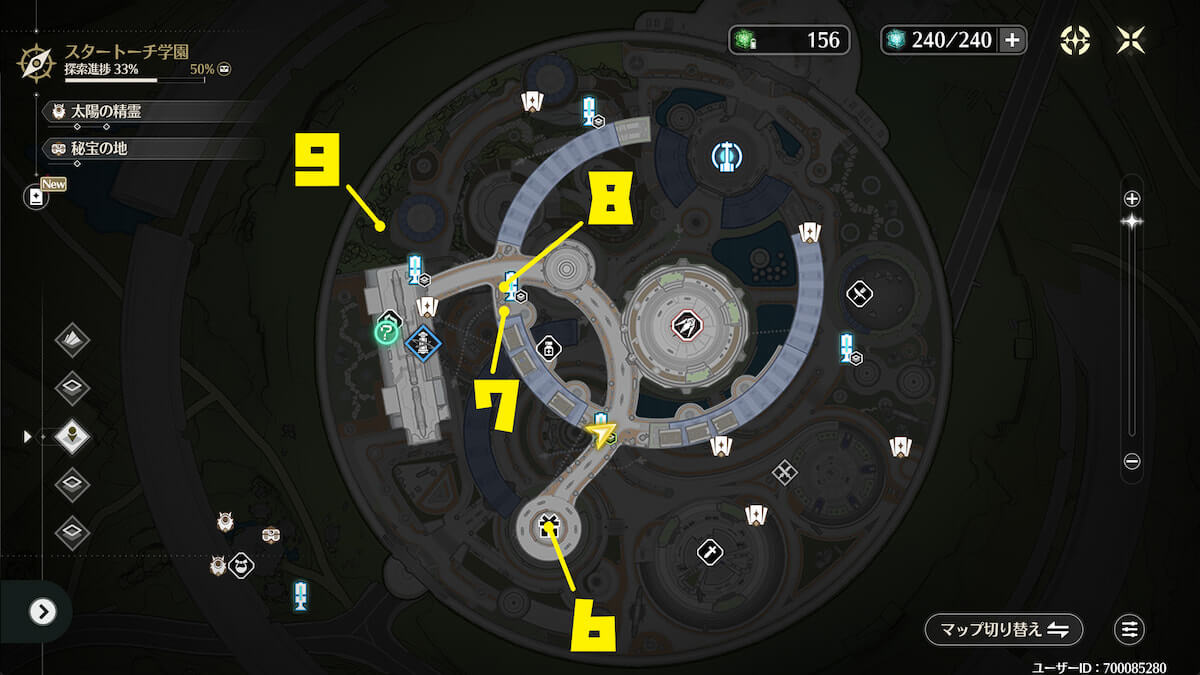
Task: Select the green question mark quest marker
Action: point(386,332)
